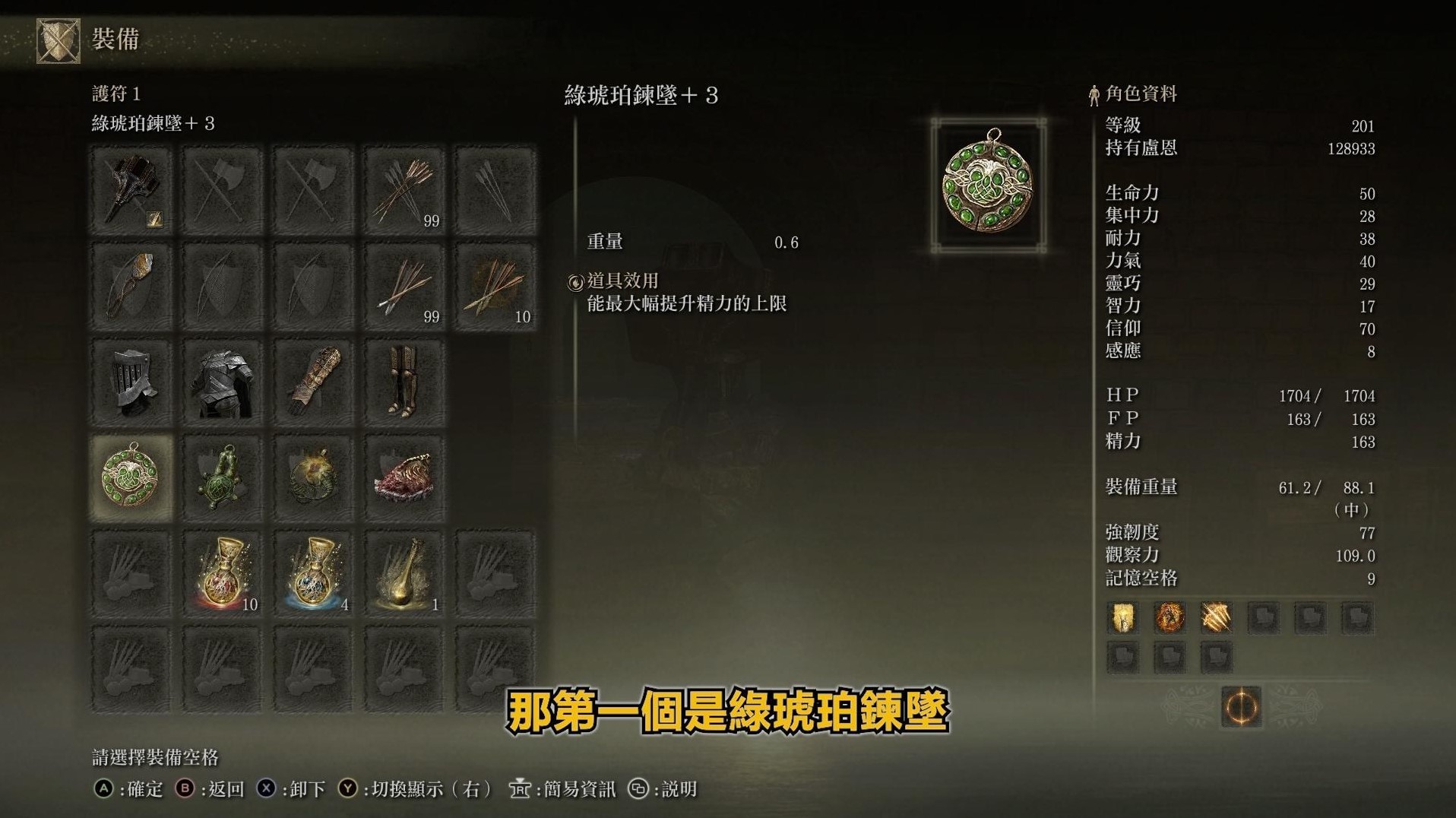The width and height of the screenshot is (1456, 818).
Task: Select the torch spell memory slot
Action: coord(1122,618)
